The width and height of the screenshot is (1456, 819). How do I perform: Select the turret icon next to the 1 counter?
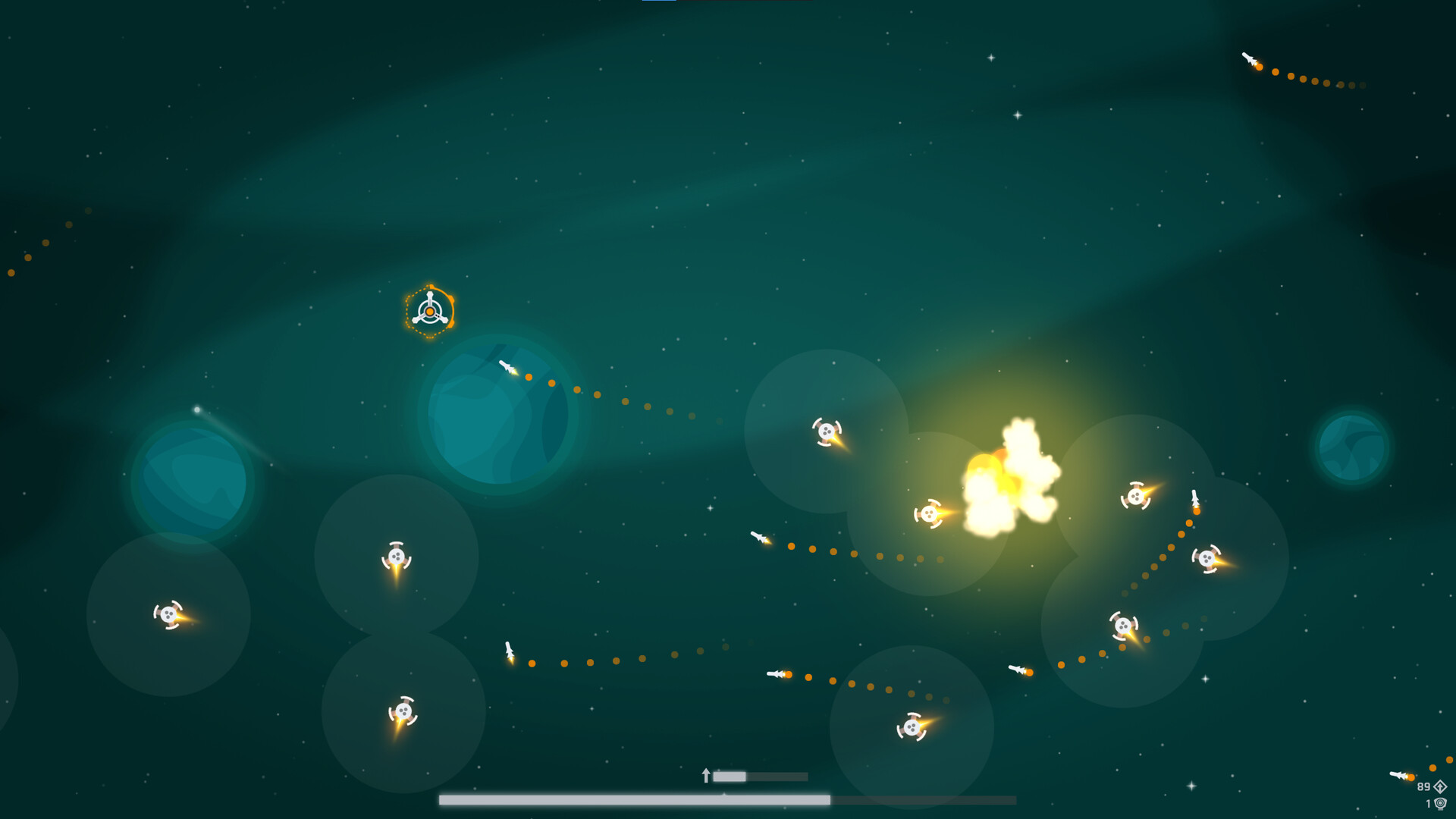click(1441, 805)
